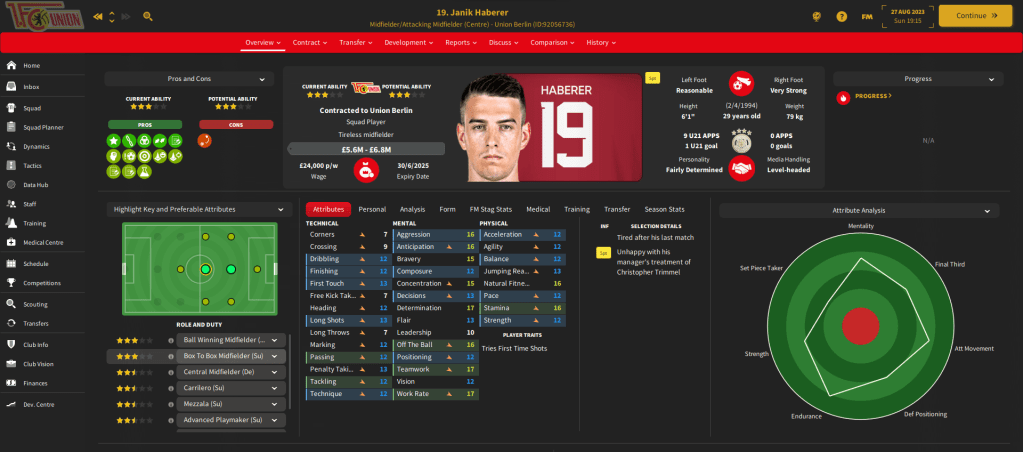Open the Finances section
The width and height of the screenshot is (1023, 452).
[35, 383]
